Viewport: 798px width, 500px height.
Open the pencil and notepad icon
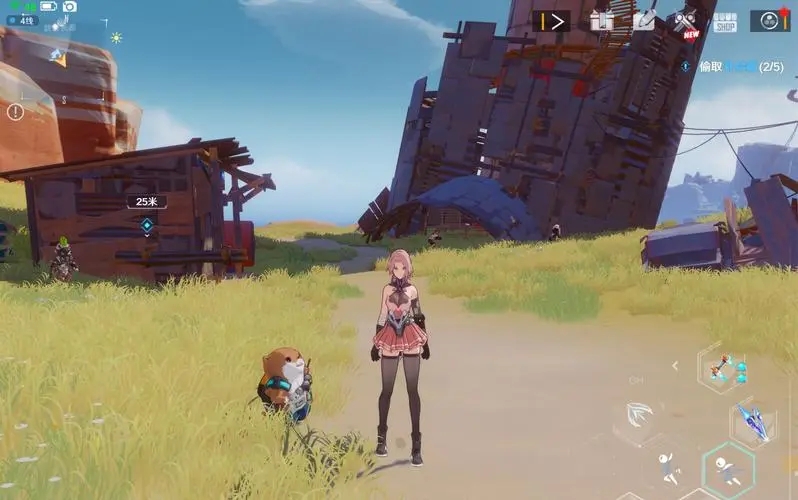point(645,20)
